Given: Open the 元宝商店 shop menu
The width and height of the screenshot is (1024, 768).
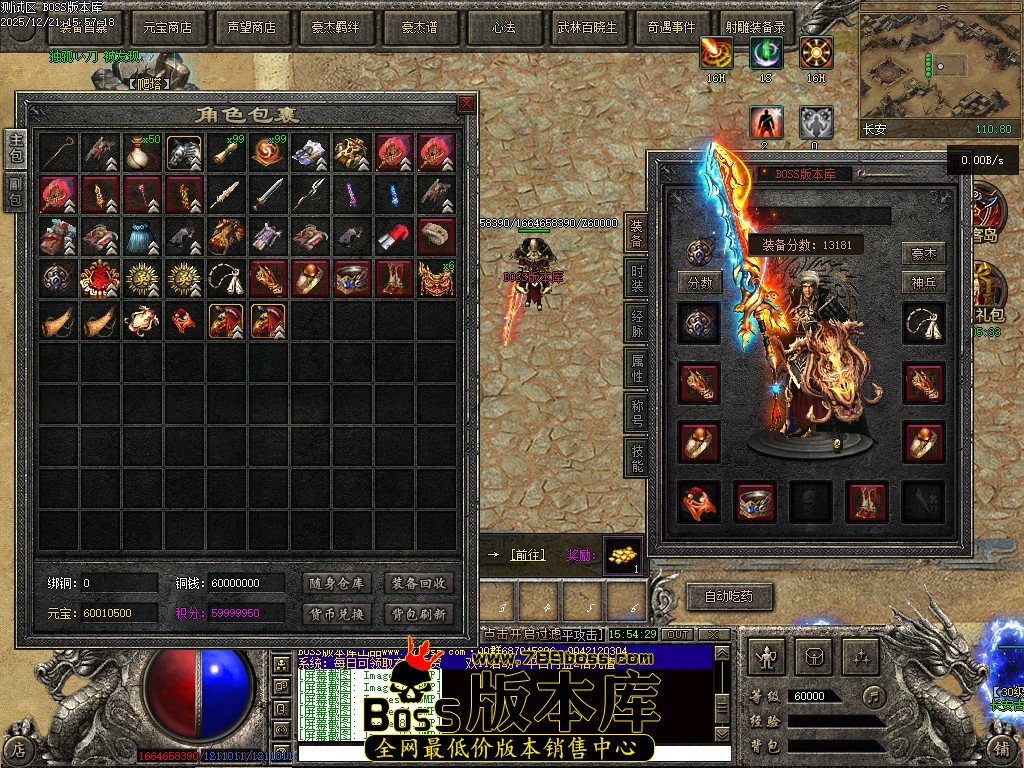Looking at the screenshot, I should pyautogui.click(x=168, y=28).
